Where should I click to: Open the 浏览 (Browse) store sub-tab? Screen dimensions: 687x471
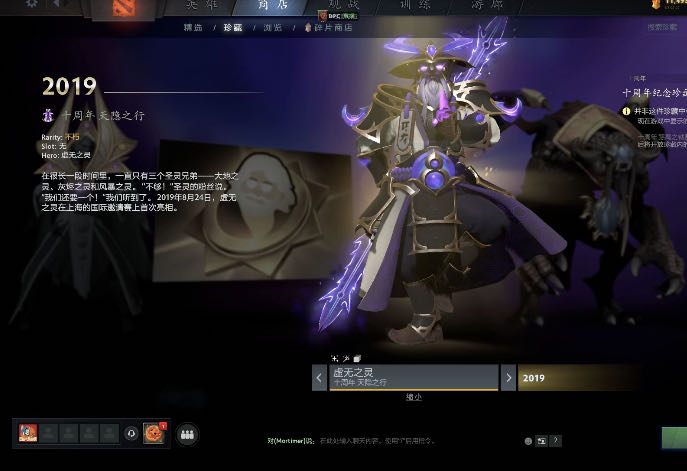coord(271,27)
